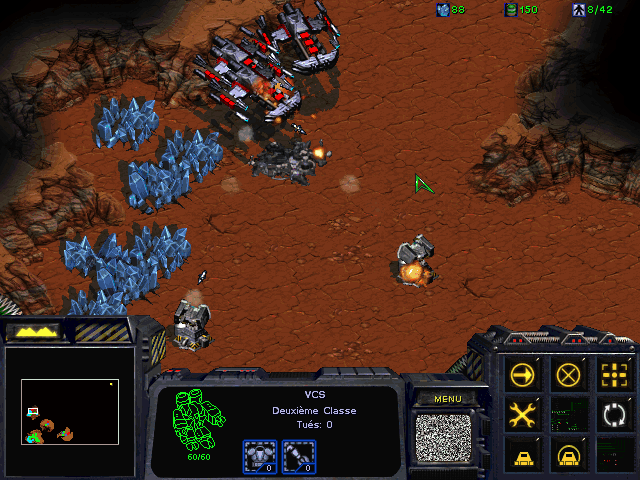
Task: Choose the Attack command crosshair icon
Action: (x=612, y=374)
